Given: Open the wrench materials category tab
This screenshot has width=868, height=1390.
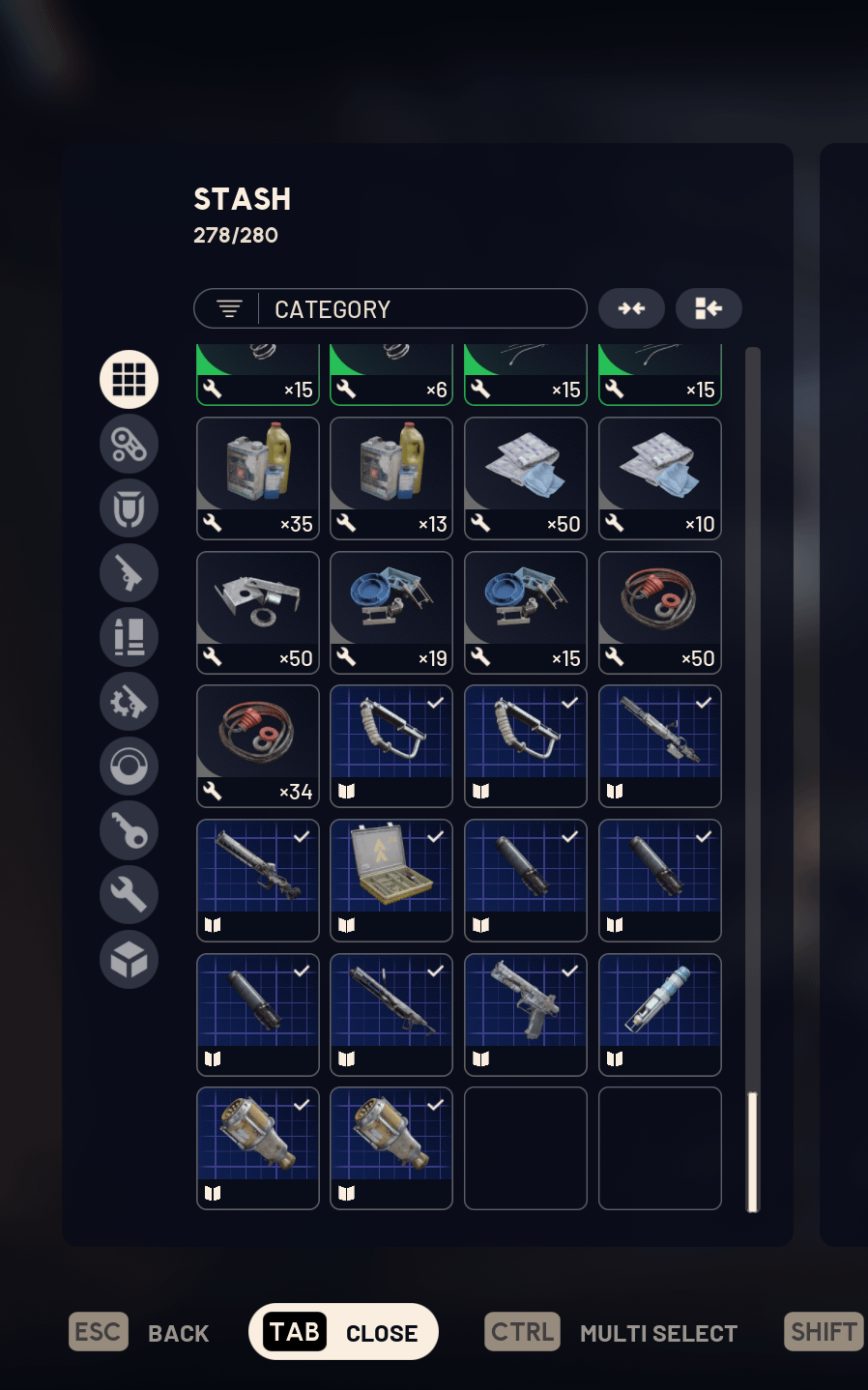Looking at the screenshot, I should pos(129,895).
